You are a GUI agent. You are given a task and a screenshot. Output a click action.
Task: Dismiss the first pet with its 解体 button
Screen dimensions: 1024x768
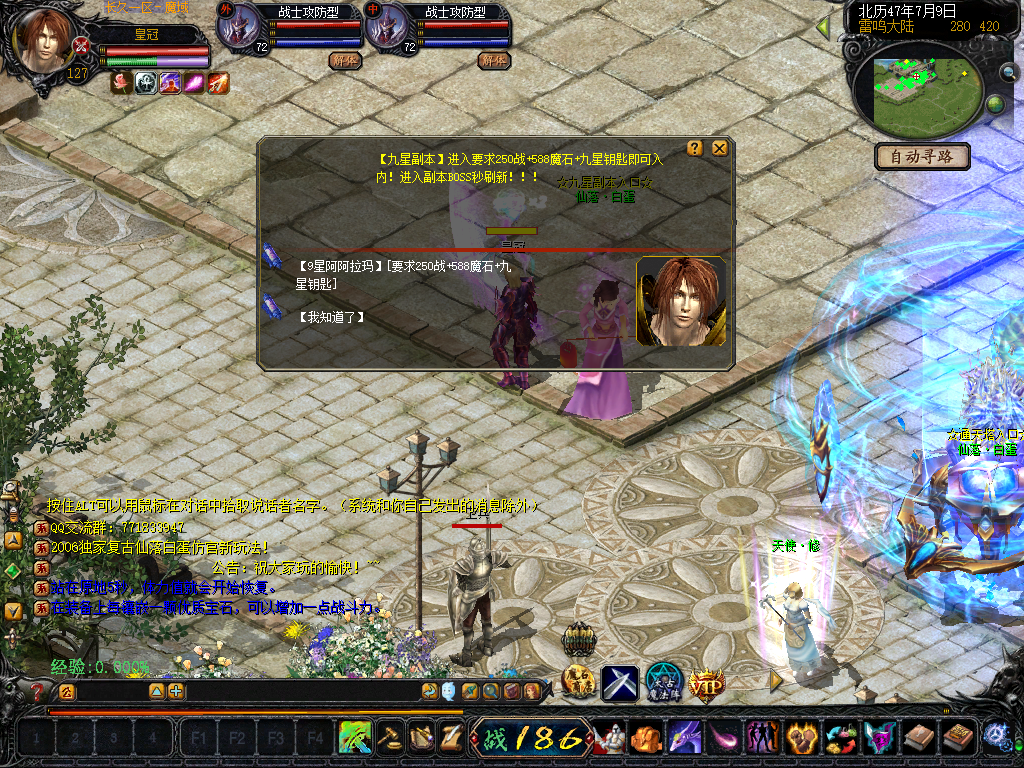(x=344, y=60)
